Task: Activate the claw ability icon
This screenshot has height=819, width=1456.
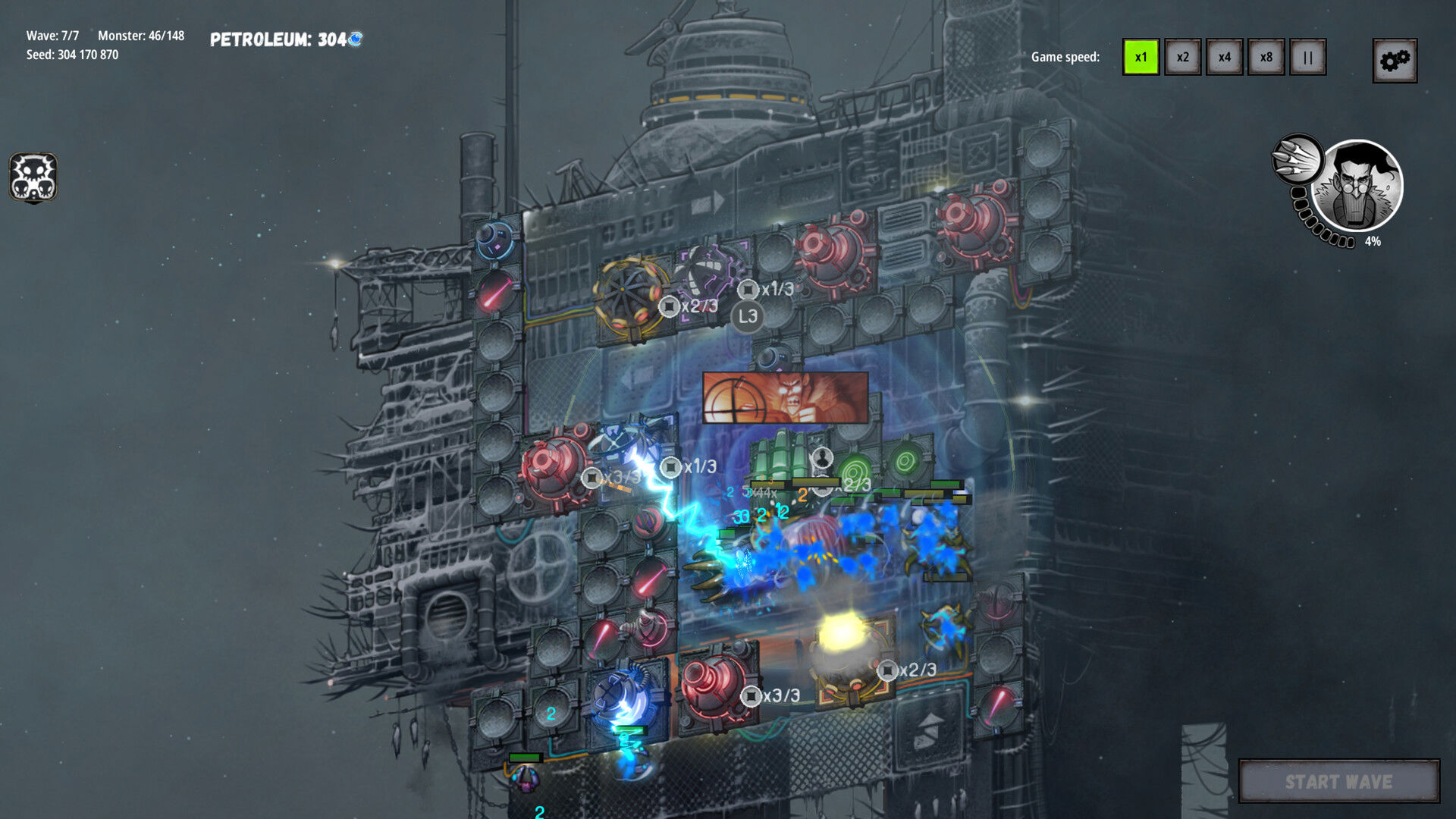Action: (x=1297, y=158)
